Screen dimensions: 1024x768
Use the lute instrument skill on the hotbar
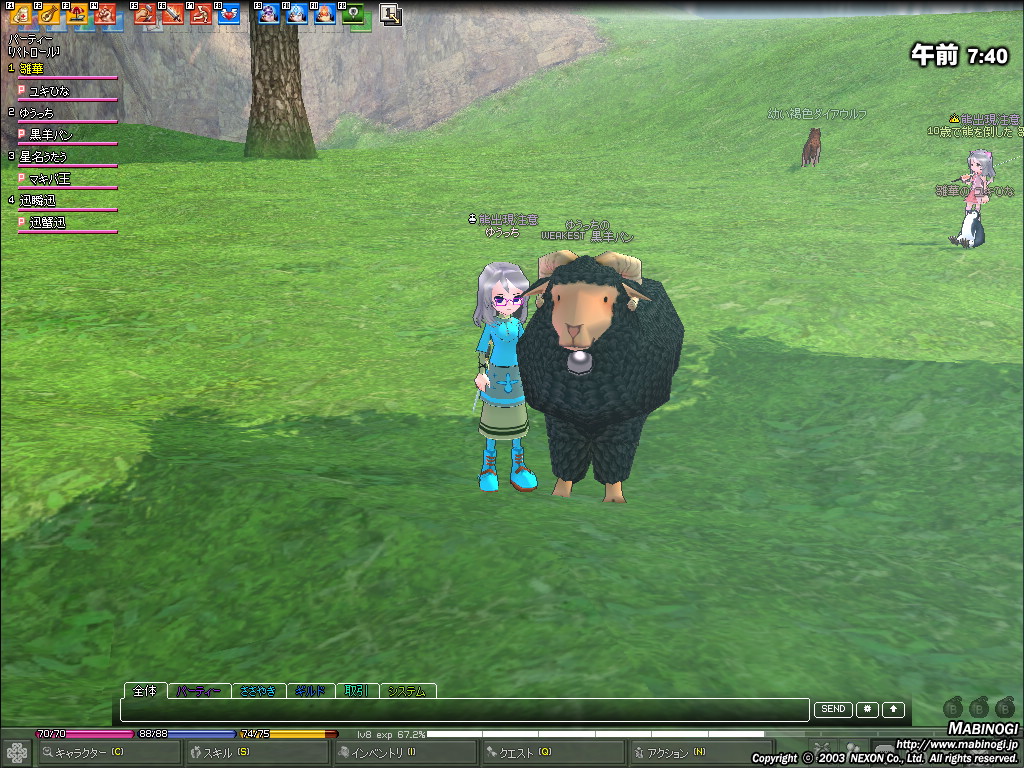[x=49, y=14]
